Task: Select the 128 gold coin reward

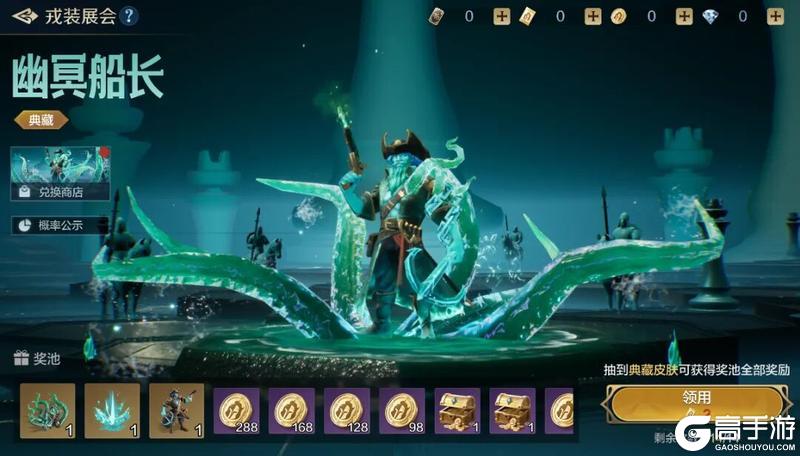Action: point(347,411)
